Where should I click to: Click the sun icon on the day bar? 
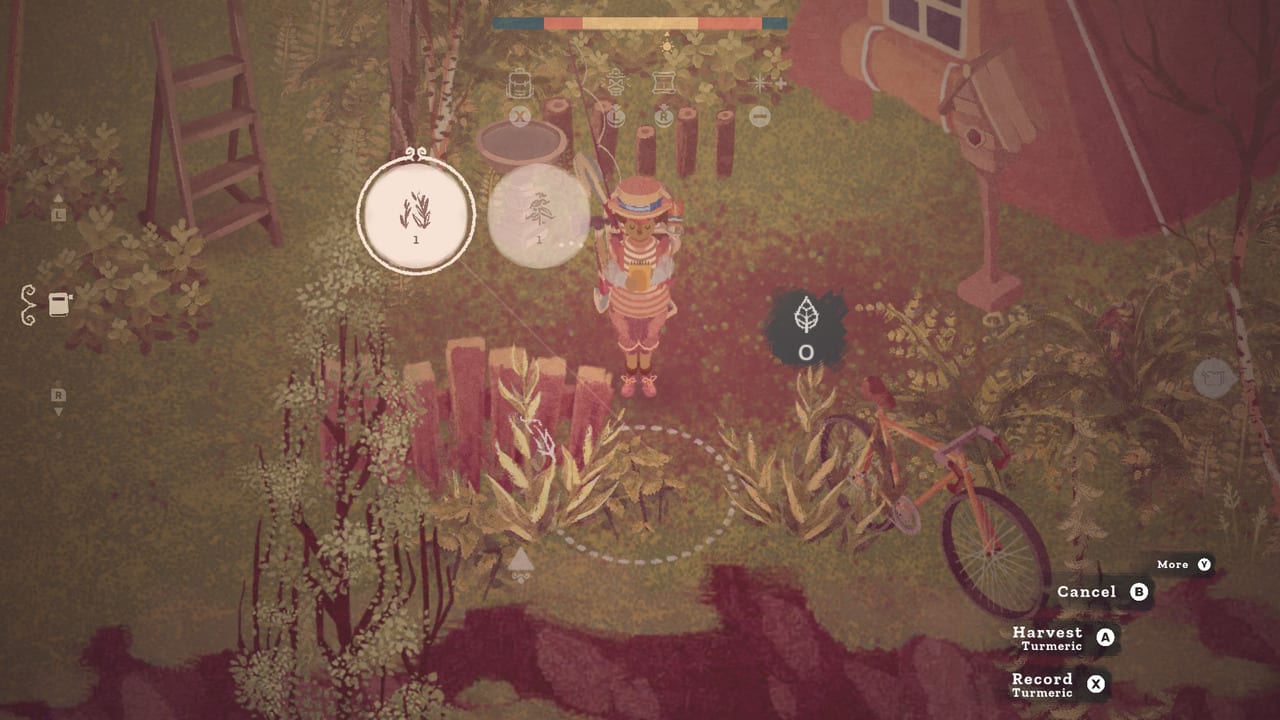(667, 46)
